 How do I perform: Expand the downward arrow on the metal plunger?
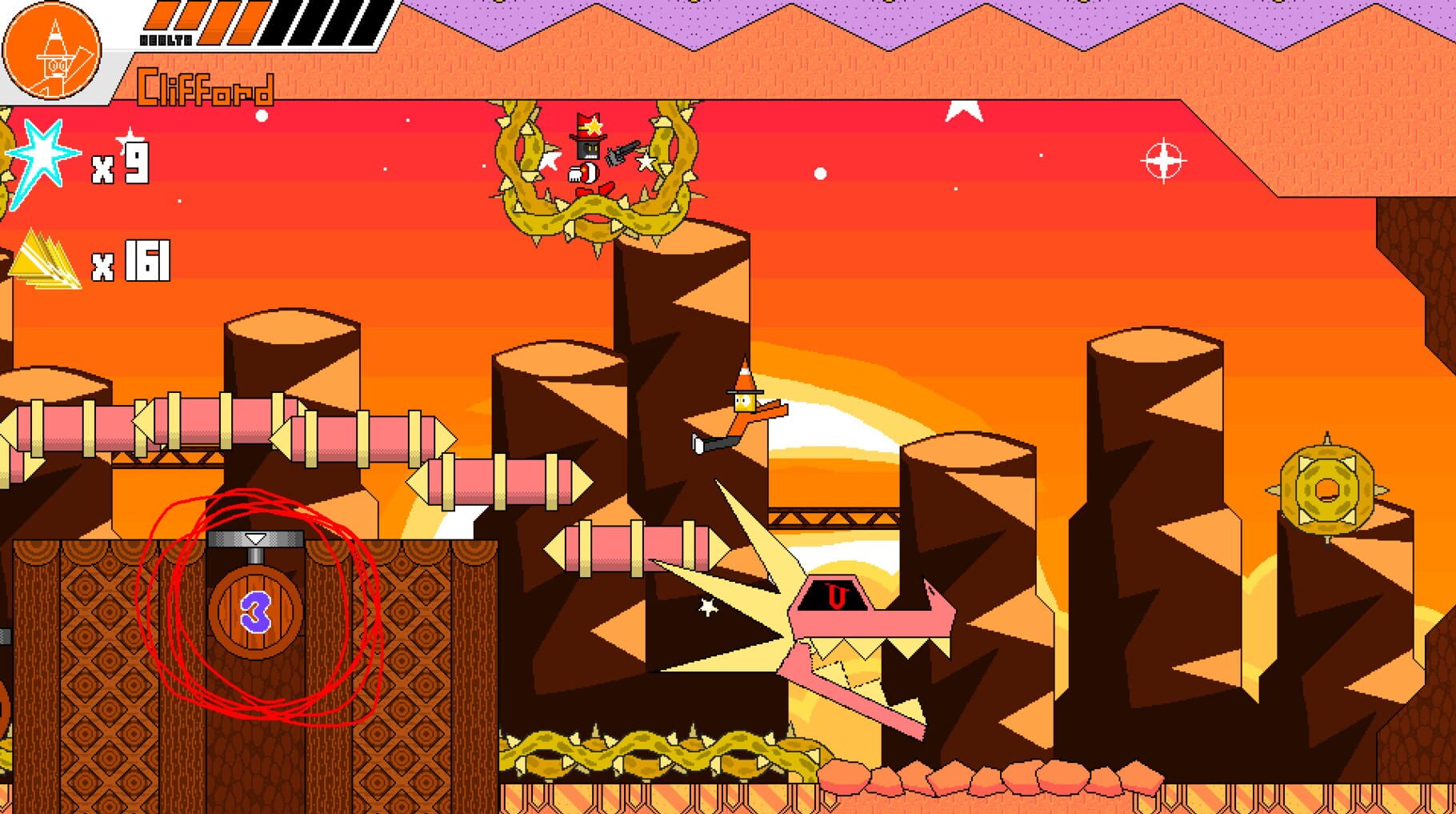256,540
